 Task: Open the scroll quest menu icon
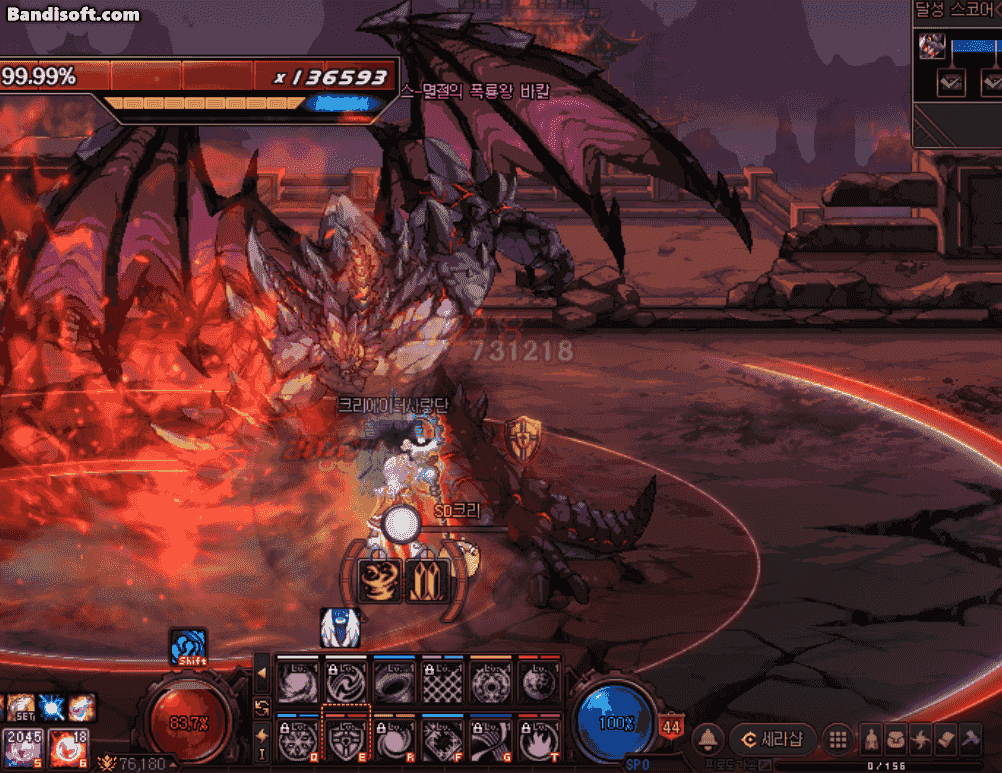[946, 740]
